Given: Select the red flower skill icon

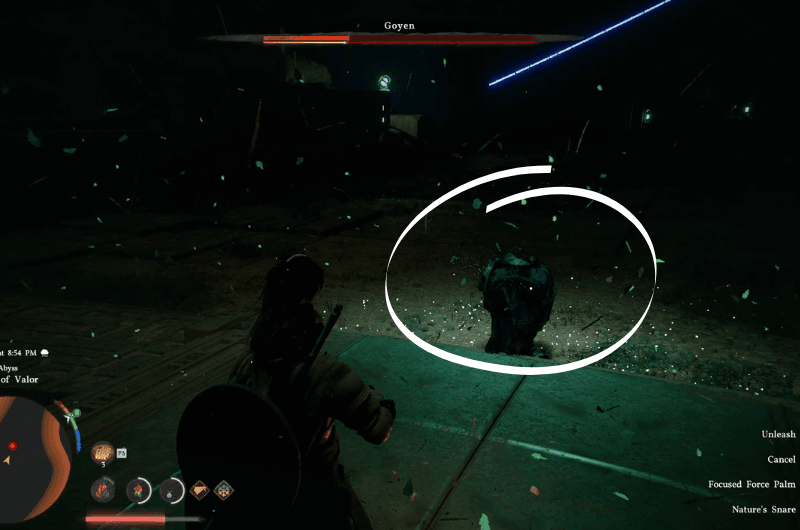Looking at the screenshot, I should pos(139,490).
